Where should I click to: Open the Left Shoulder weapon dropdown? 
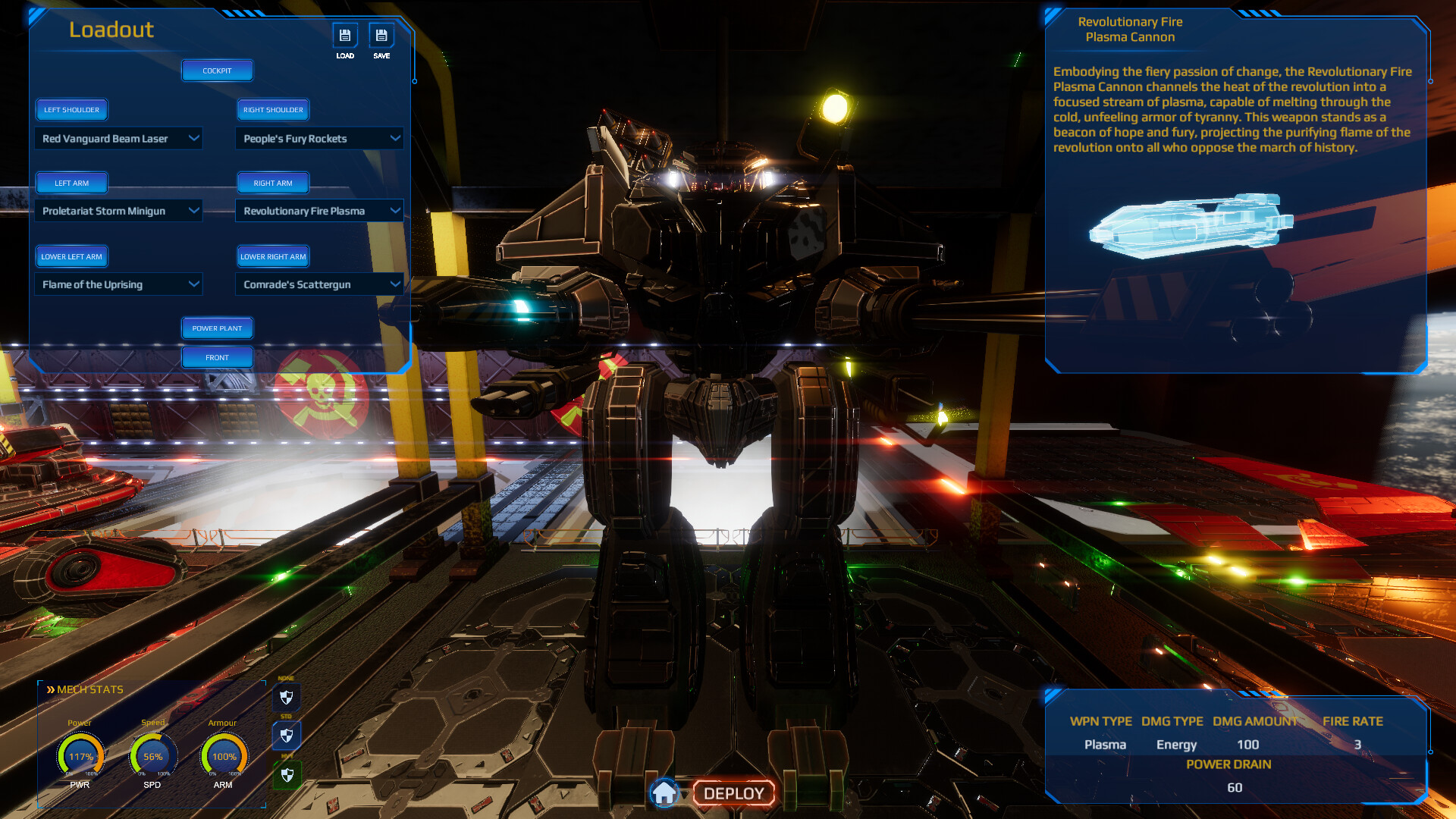pyautogui.click(x=118, y=138)
